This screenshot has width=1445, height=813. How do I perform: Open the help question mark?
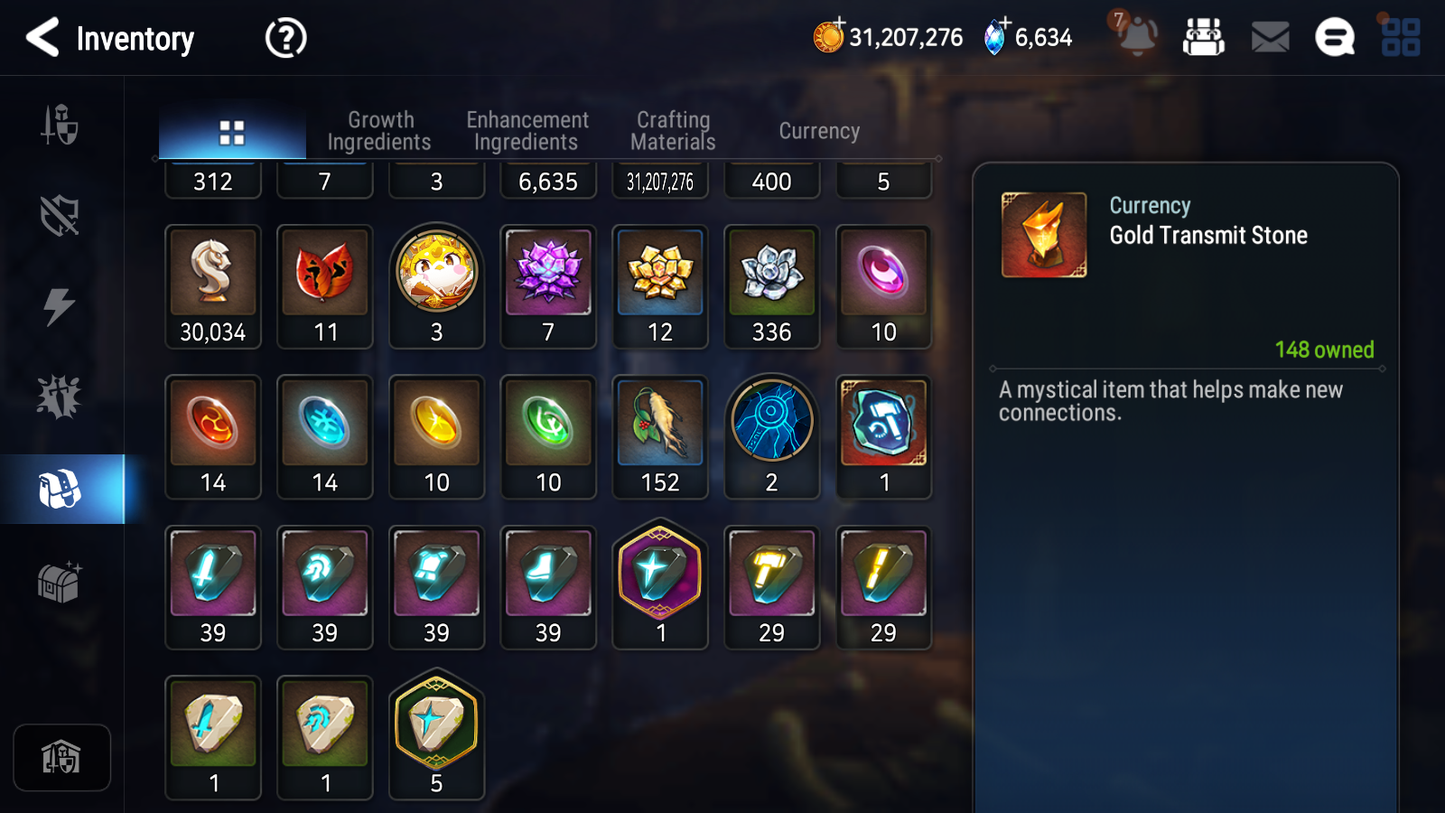285,37
